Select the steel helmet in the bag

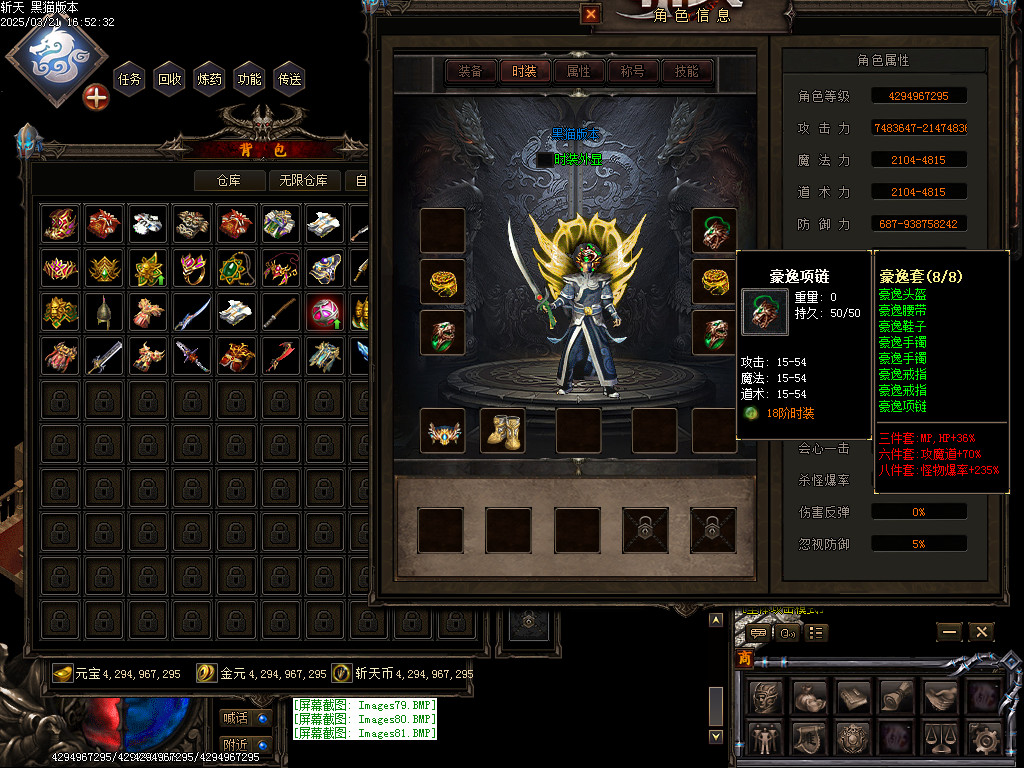pos(105,313)
